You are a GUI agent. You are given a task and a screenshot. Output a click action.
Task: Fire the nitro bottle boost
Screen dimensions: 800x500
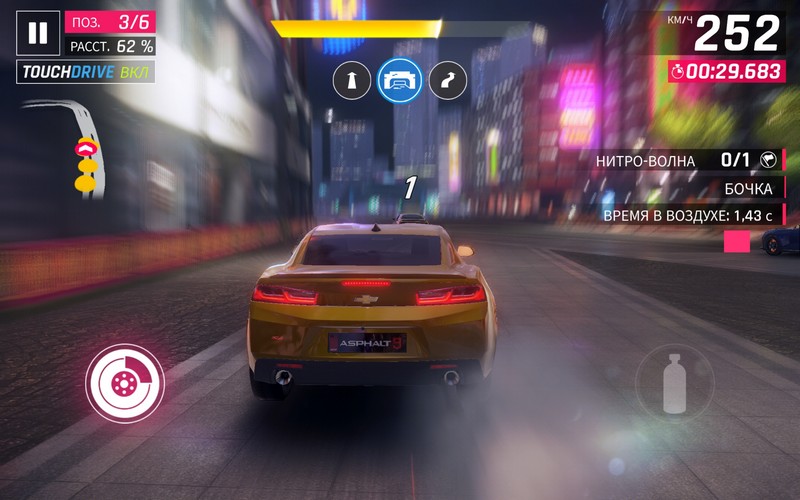click(675, 381)
